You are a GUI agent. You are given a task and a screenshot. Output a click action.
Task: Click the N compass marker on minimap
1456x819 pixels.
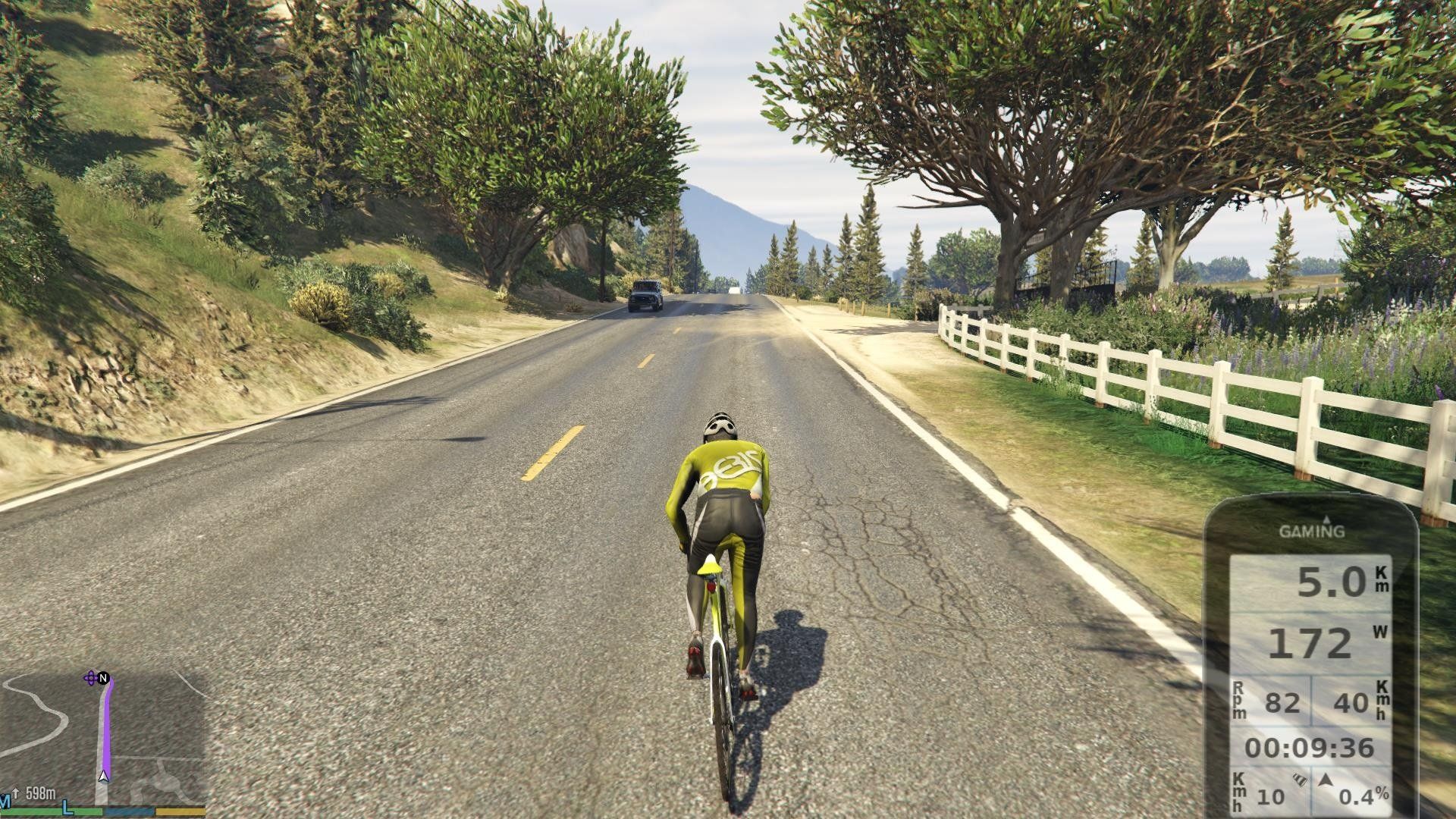click(x=103, y=677)
